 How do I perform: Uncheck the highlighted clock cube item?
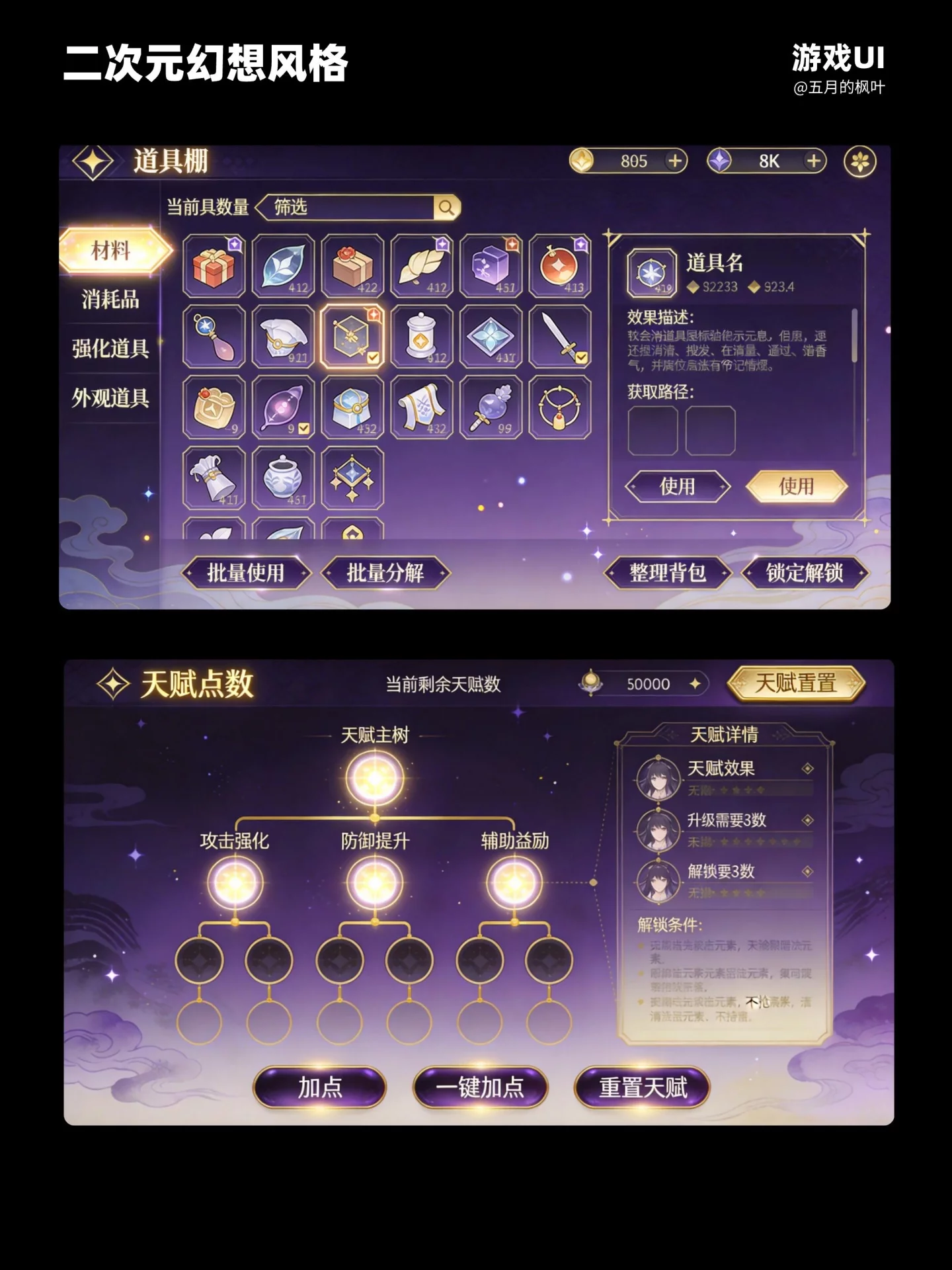[374, 357]
